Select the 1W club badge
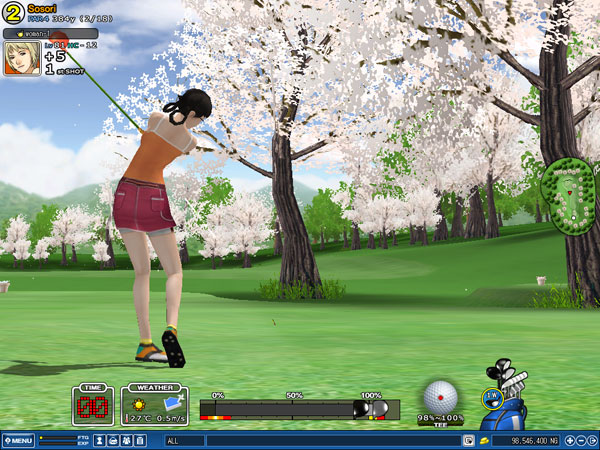The height and width of the screenshot is (450, 600). pyautogui.click(x=491, y=397)
